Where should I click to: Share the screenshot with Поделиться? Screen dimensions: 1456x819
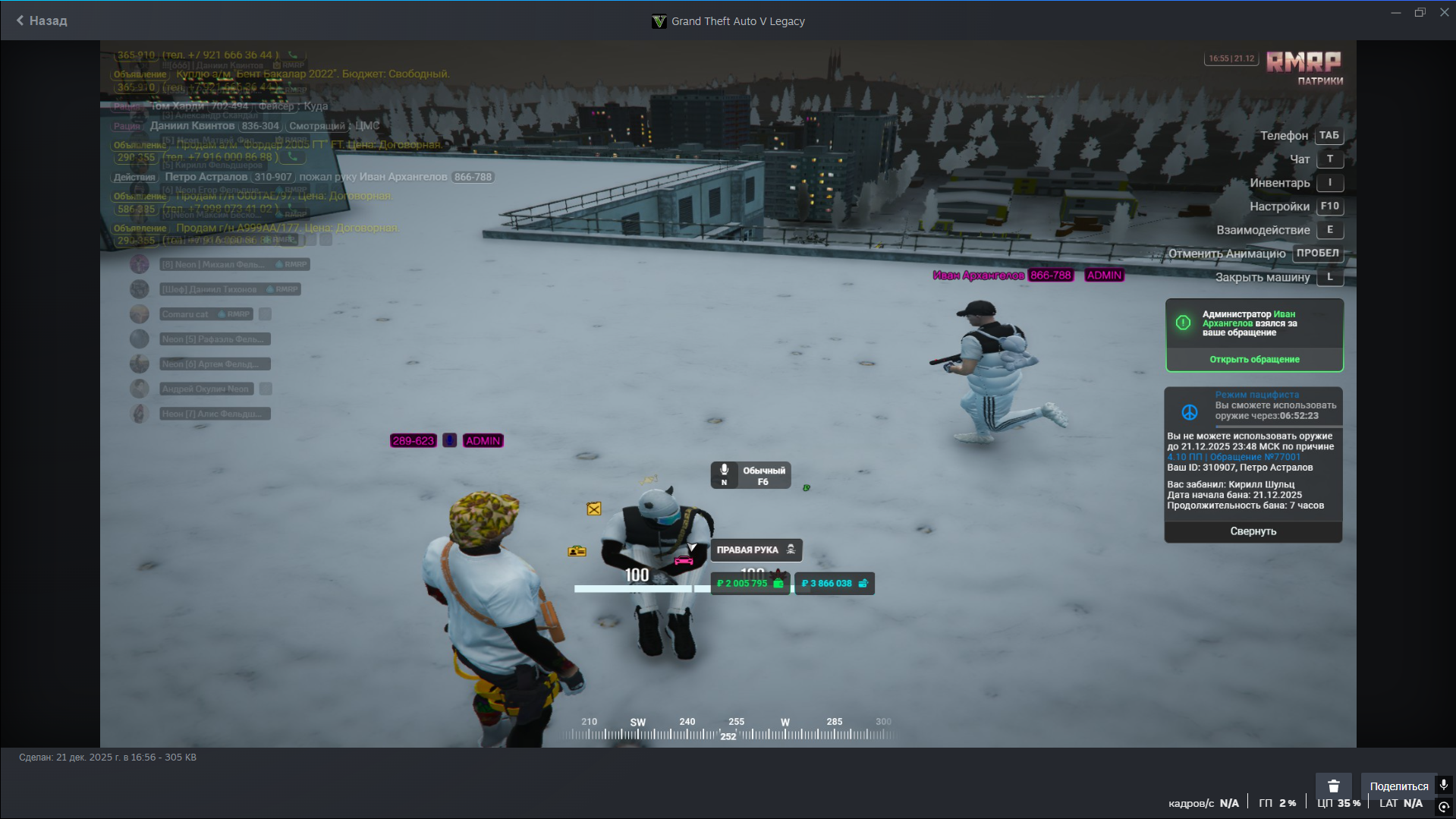1398,786
